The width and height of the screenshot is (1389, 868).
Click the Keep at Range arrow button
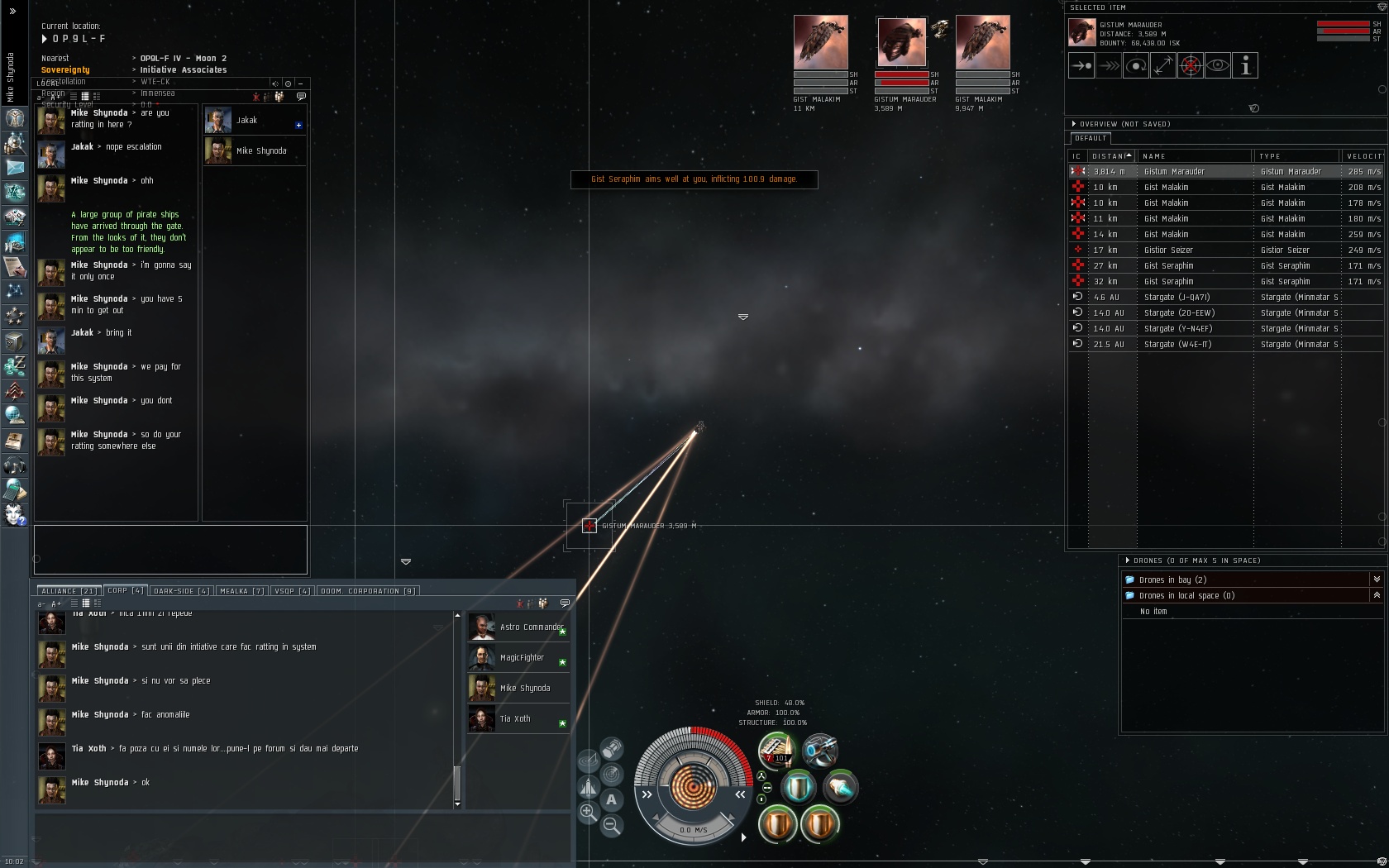click(1162, 66)
